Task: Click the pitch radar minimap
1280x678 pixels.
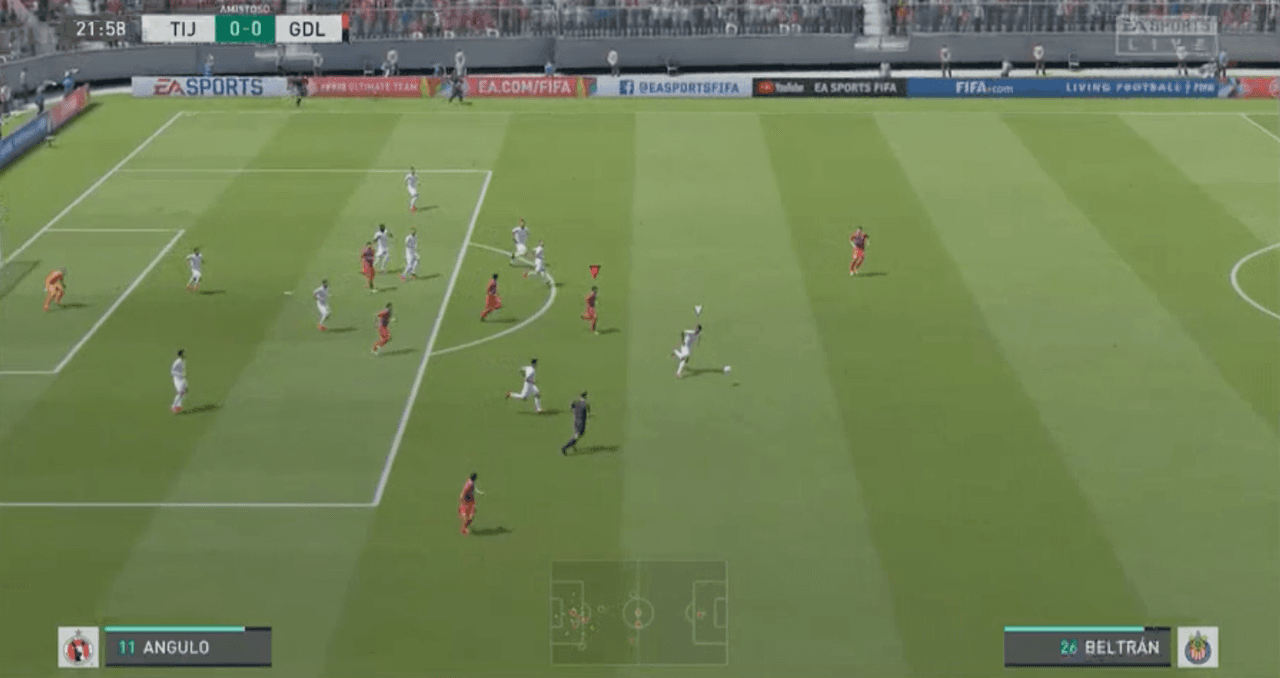Action: tap(638, 612)
